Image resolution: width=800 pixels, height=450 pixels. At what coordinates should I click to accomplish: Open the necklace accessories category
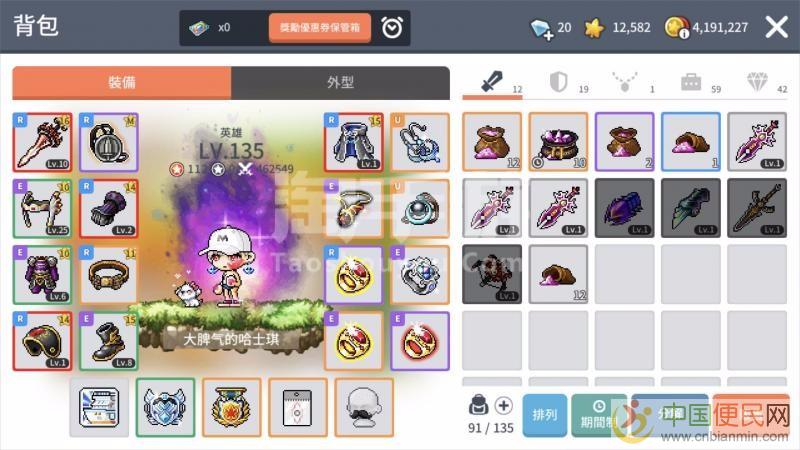[626, 83]
